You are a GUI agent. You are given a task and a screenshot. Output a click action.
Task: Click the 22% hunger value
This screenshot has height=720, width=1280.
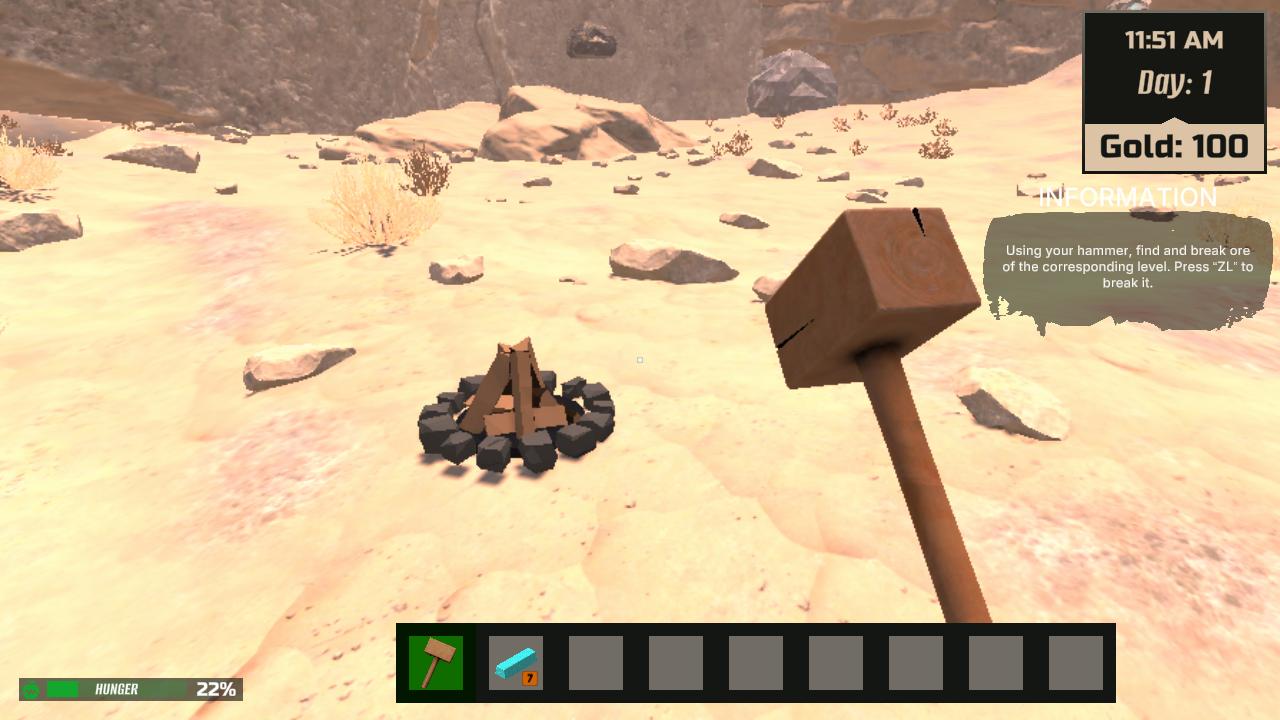[215, 690]
